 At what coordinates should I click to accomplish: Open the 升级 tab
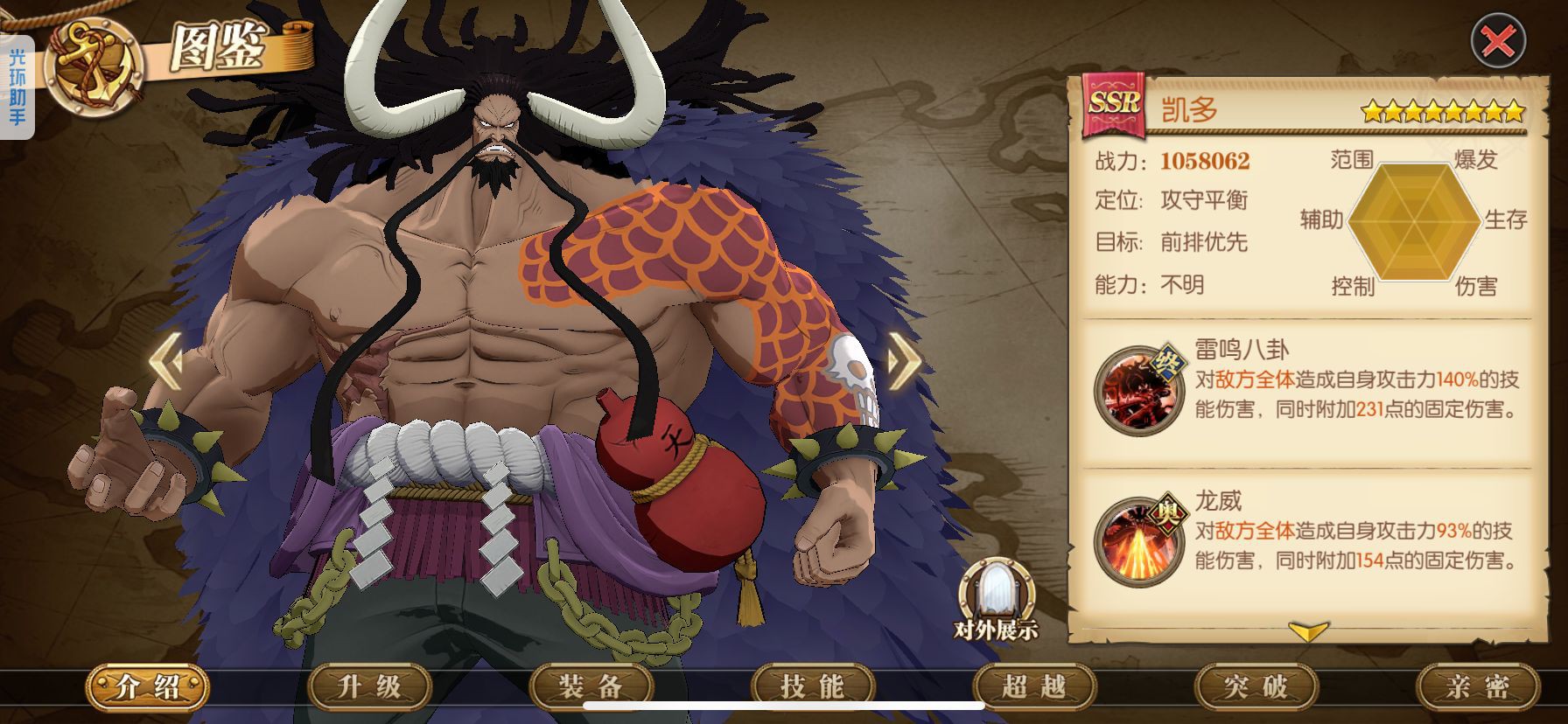coord(369,686)
